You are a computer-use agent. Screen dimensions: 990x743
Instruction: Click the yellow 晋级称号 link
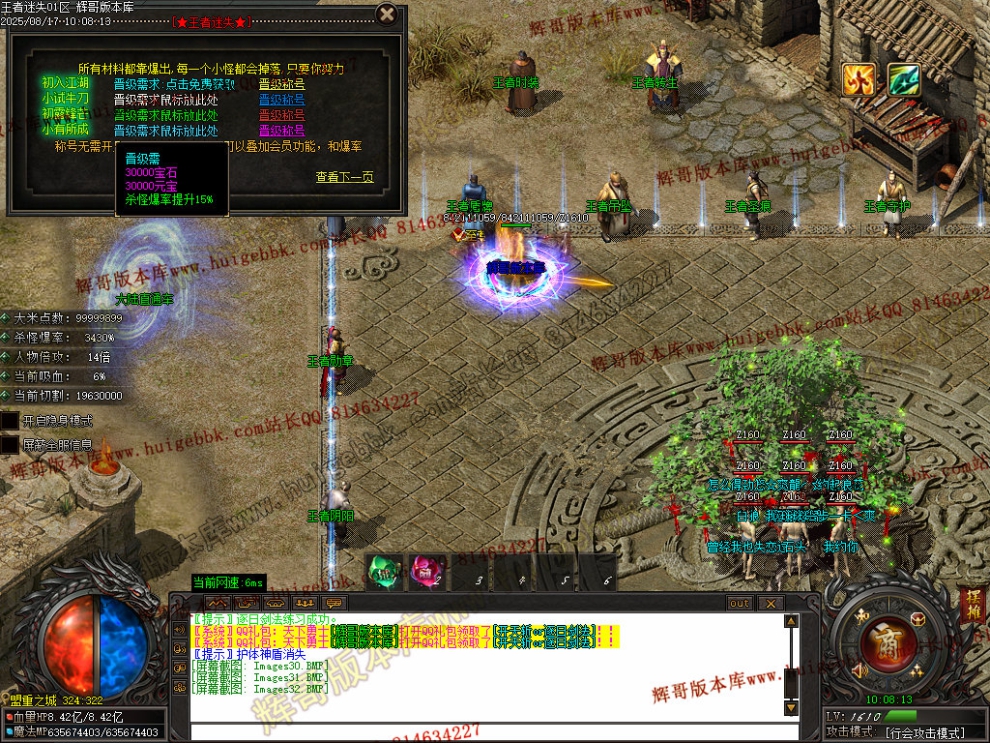pos(282,84)
